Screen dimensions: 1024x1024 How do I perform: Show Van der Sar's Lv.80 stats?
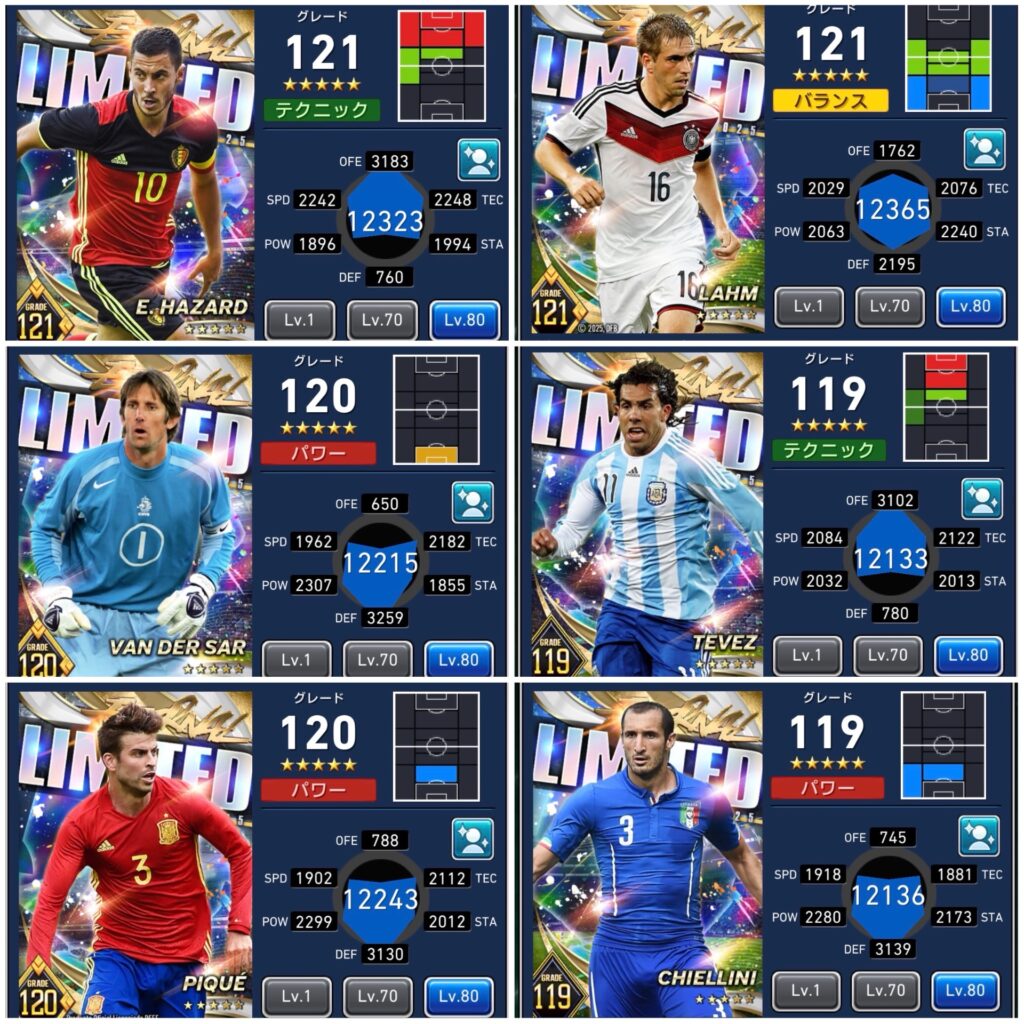(x=459, y=660)
